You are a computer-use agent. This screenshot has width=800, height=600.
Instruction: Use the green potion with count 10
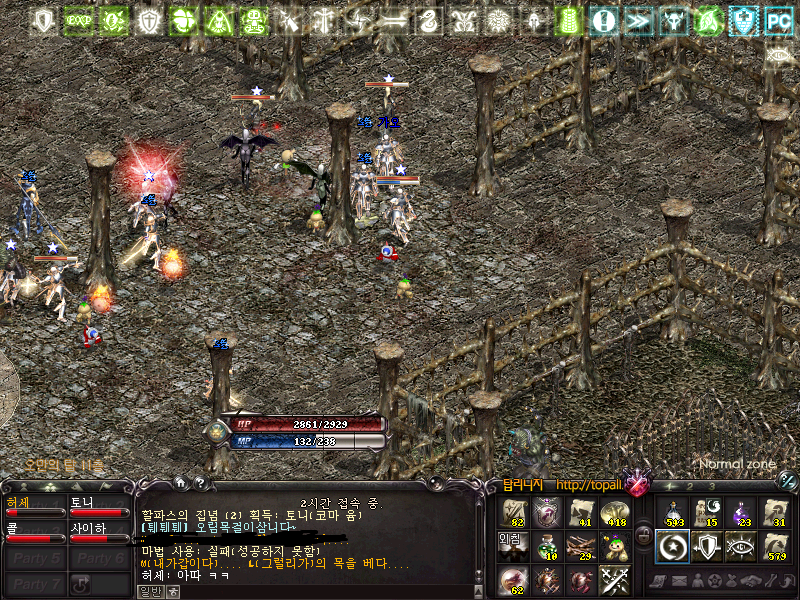546,547
